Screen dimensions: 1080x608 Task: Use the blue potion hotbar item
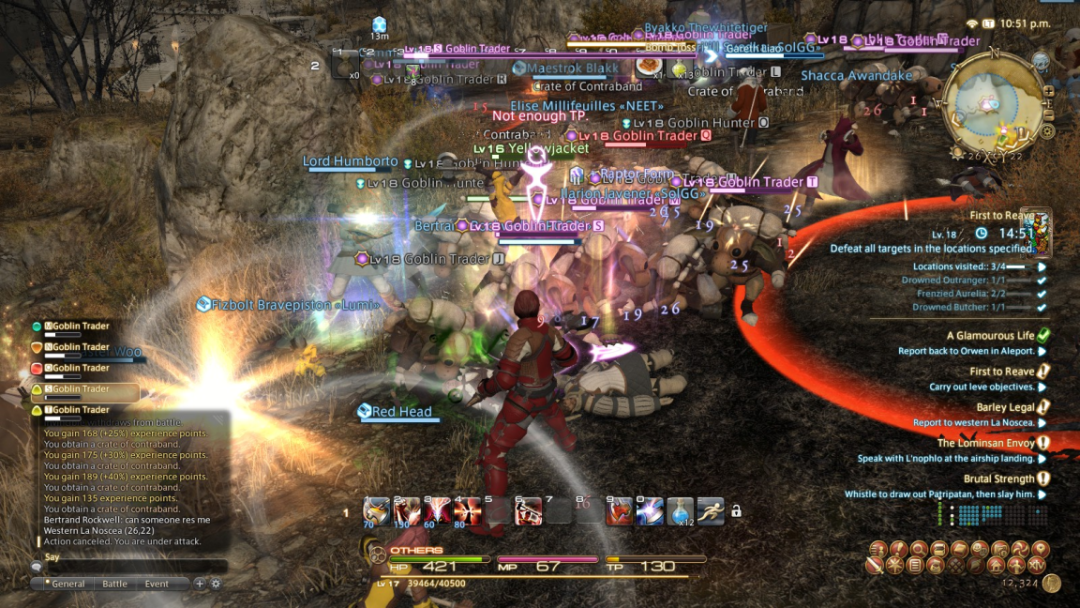[x=680, y=510]
